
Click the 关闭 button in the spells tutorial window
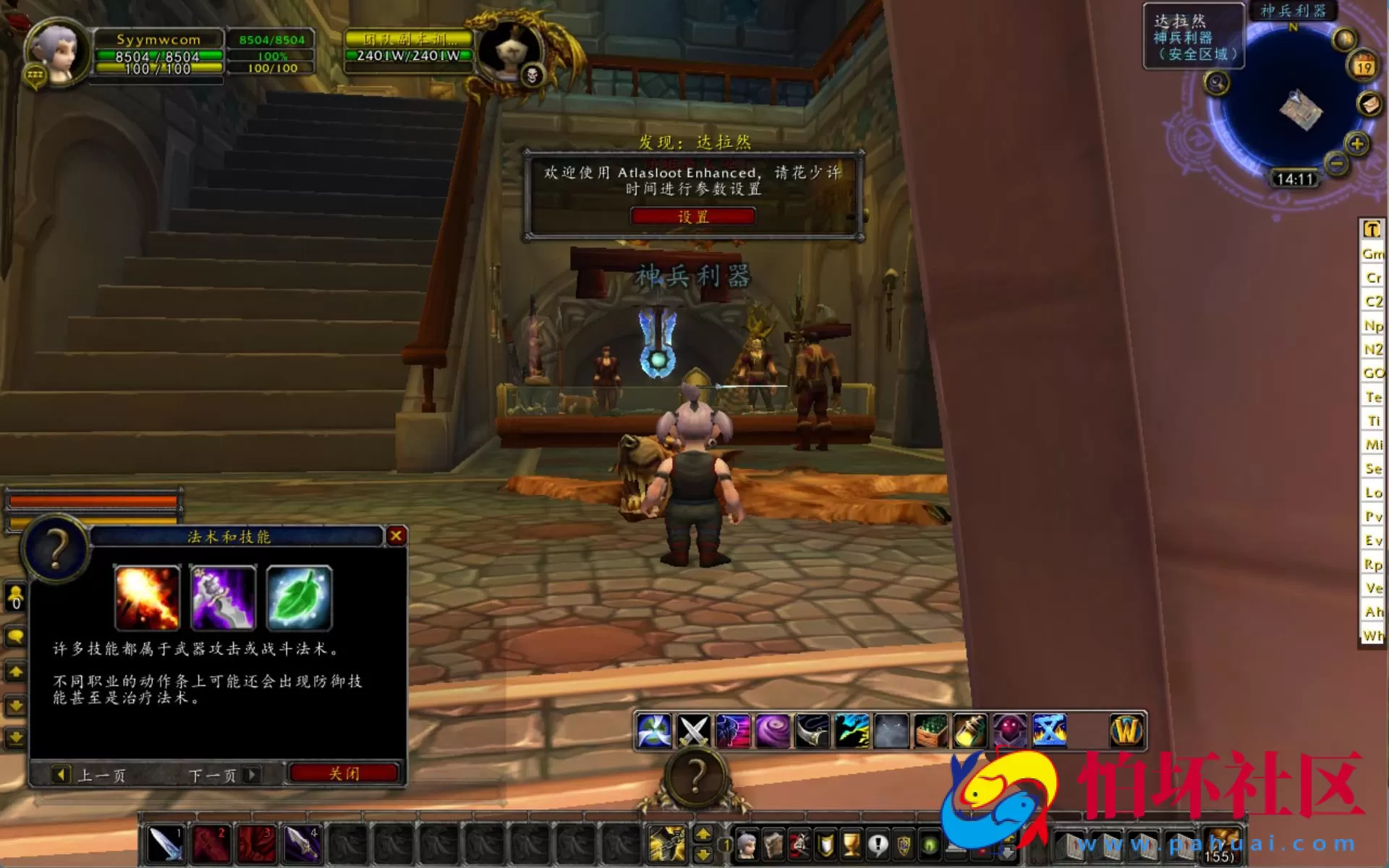coord(345,773)
